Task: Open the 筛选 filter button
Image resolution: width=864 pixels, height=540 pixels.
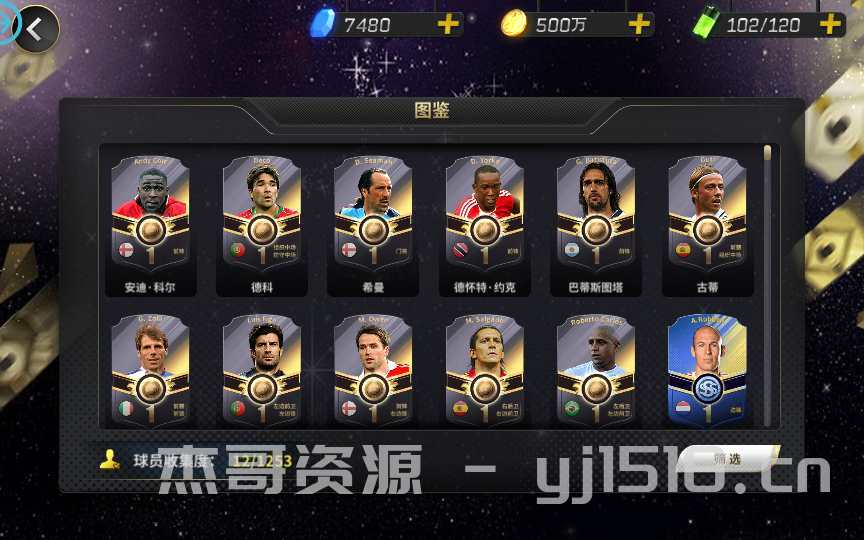Action: (727, 459)
